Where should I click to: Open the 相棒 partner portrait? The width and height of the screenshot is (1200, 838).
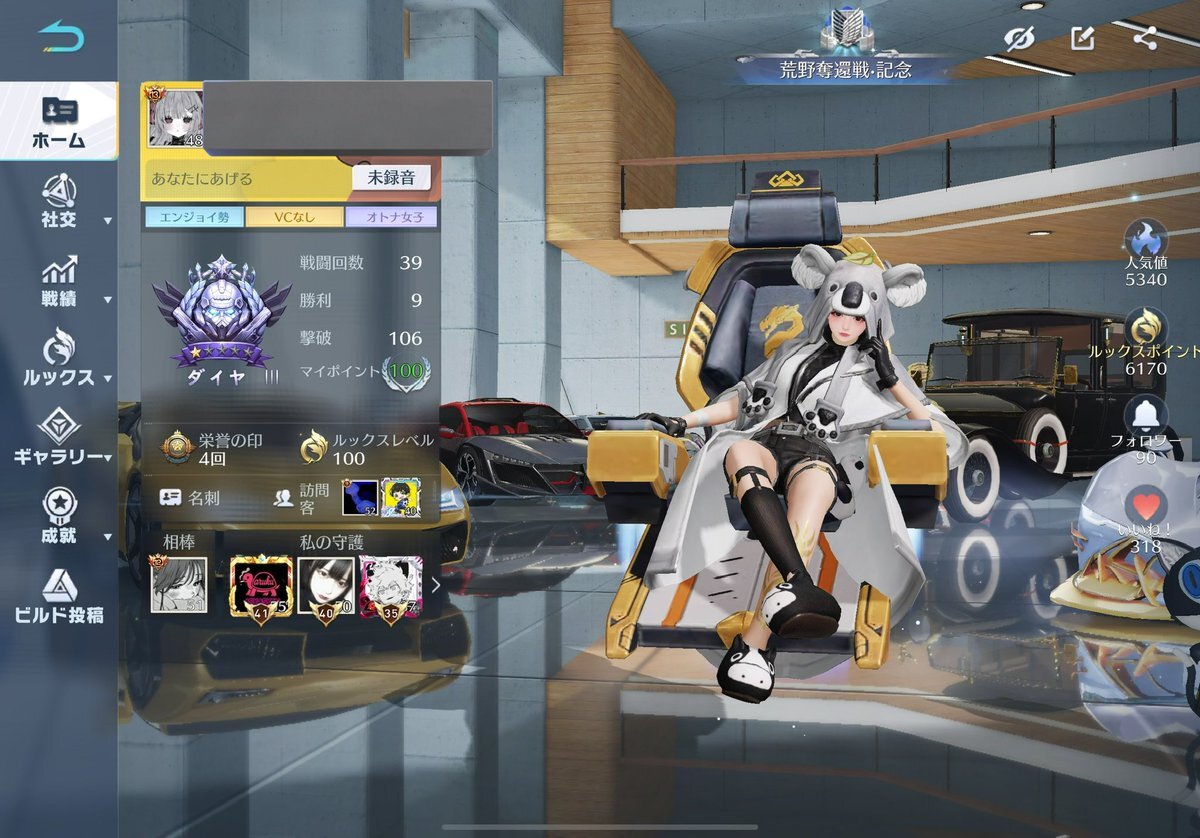click(x=179, y=585)
